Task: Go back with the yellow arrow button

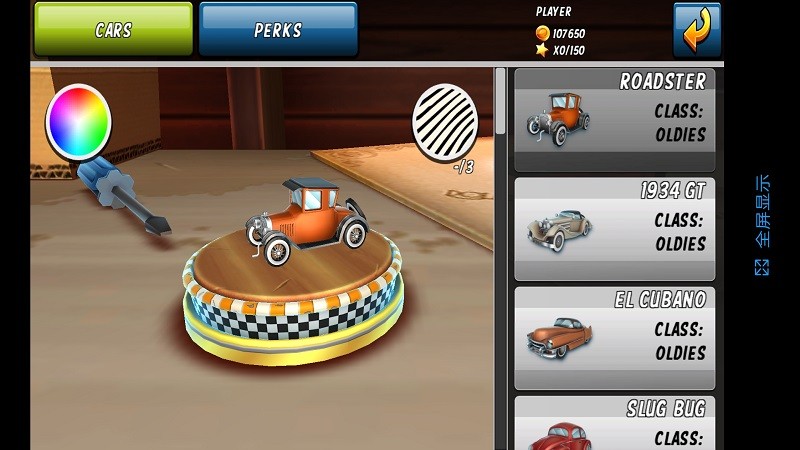Action: coord(696,29)
